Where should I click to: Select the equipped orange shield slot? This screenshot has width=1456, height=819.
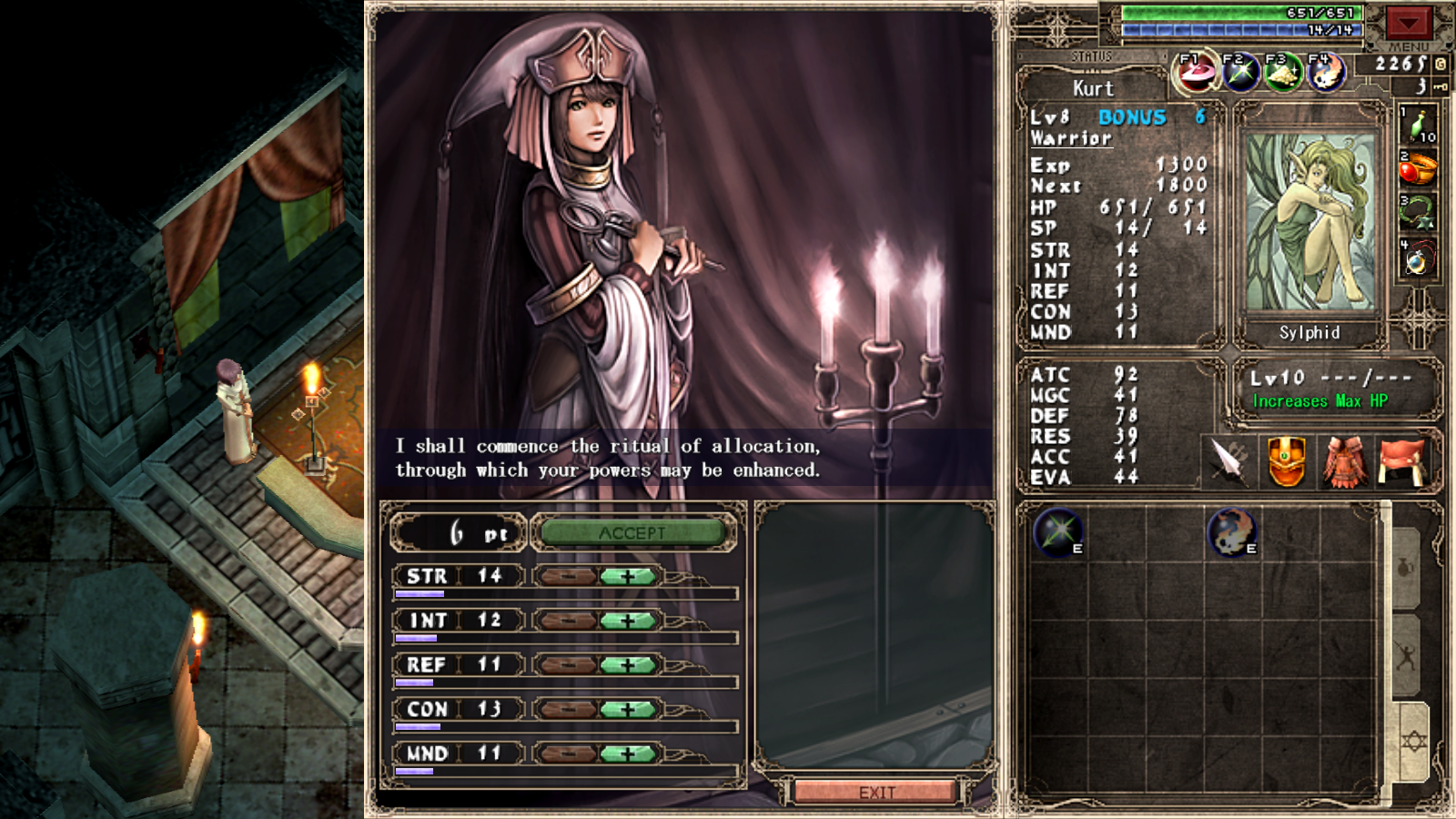coord(1286,461)
